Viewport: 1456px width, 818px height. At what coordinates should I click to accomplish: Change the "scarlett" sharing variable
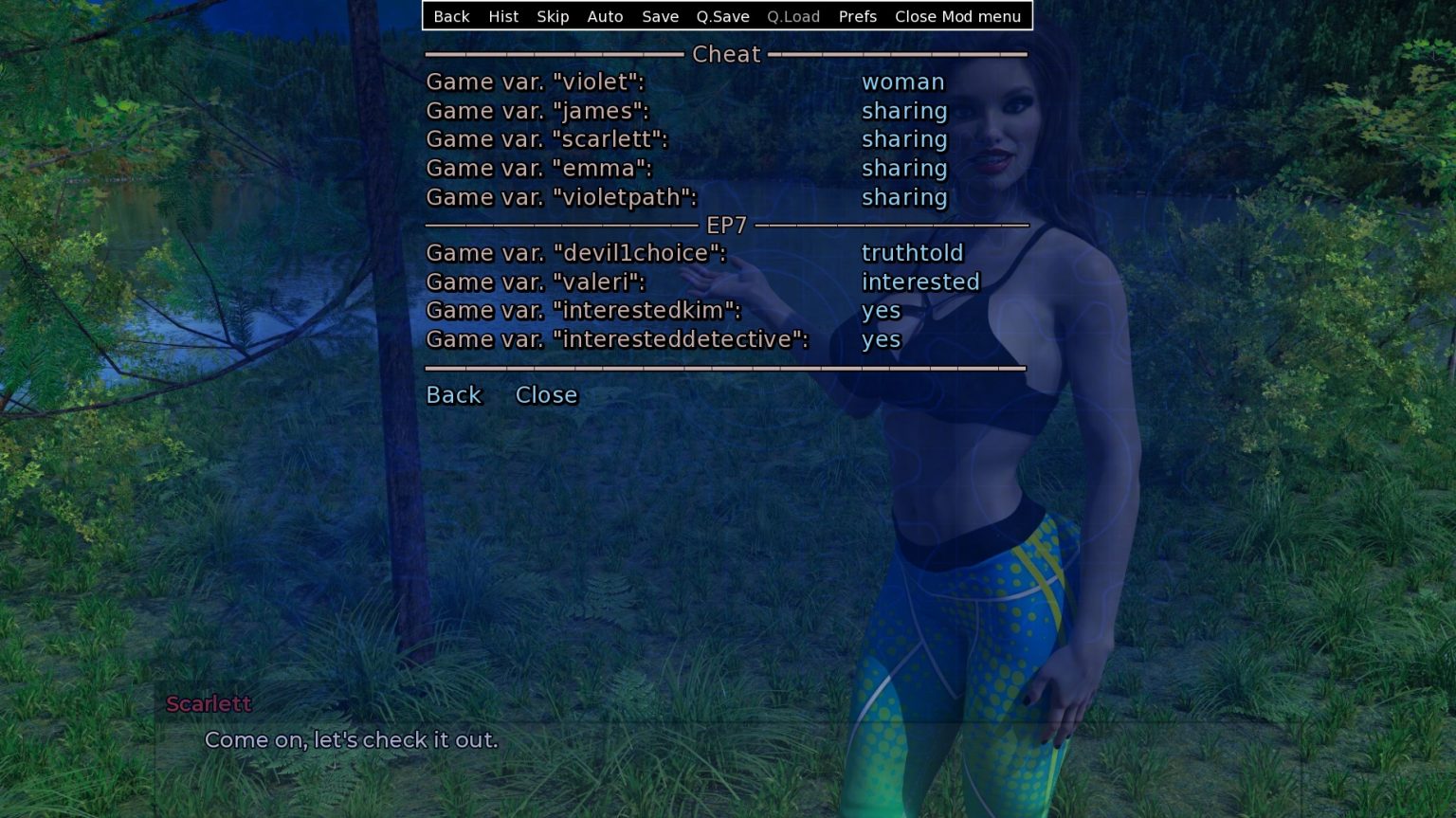coord(904,139)
